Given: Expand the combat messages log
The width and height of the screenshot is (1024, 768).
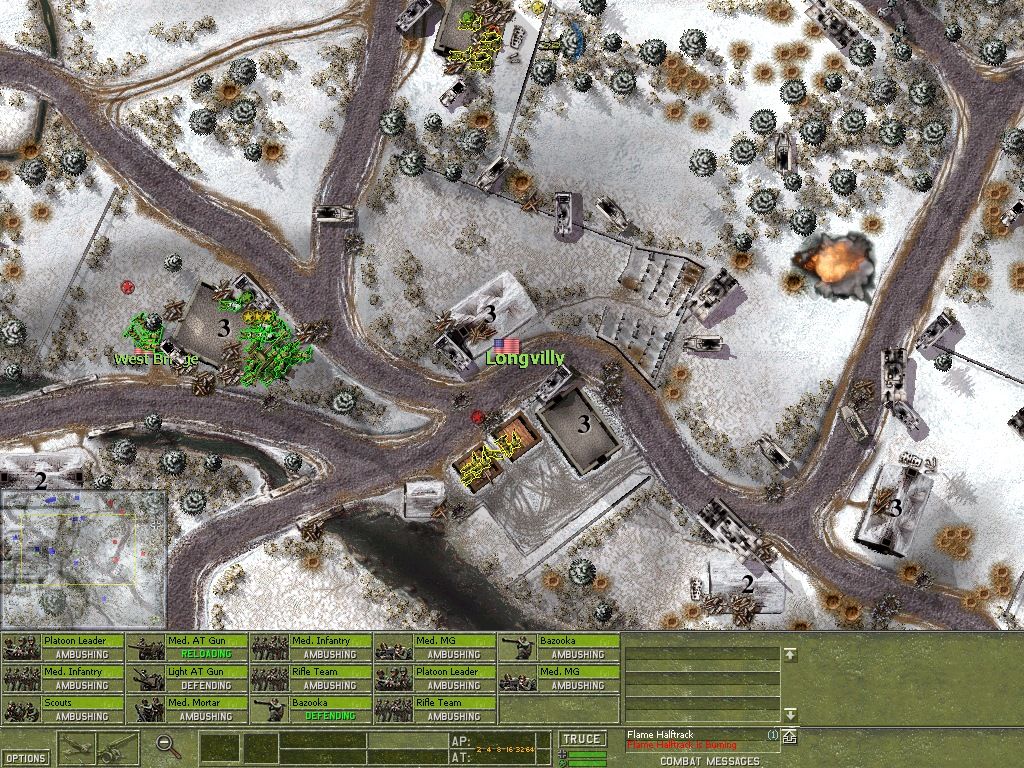Looking at the screenshot, I should pos(789,737).
